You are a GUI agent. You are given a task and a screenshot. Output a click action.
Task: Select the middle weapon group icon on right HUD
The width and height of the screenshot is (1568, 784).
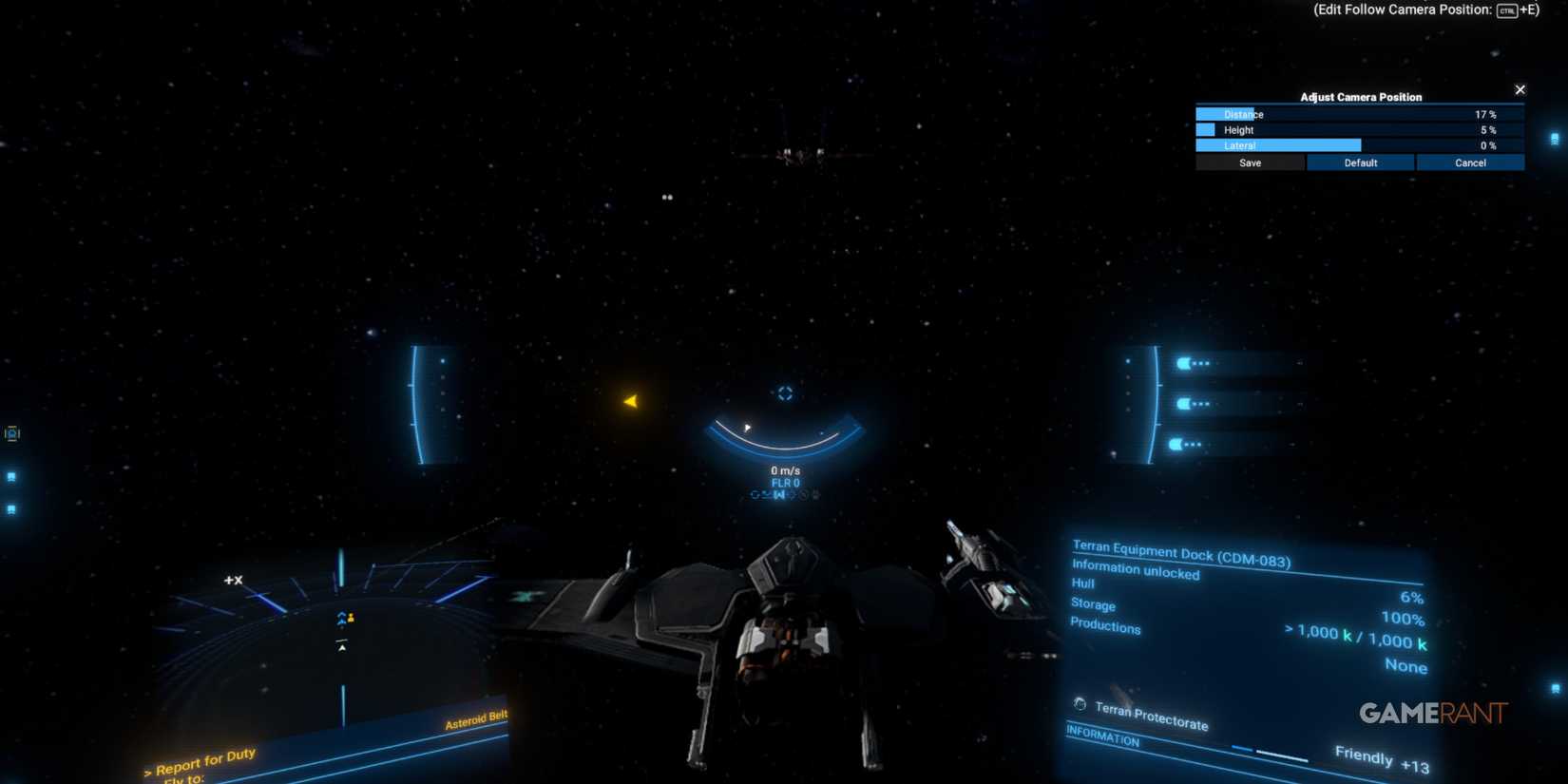click(x=1183, y=403)
